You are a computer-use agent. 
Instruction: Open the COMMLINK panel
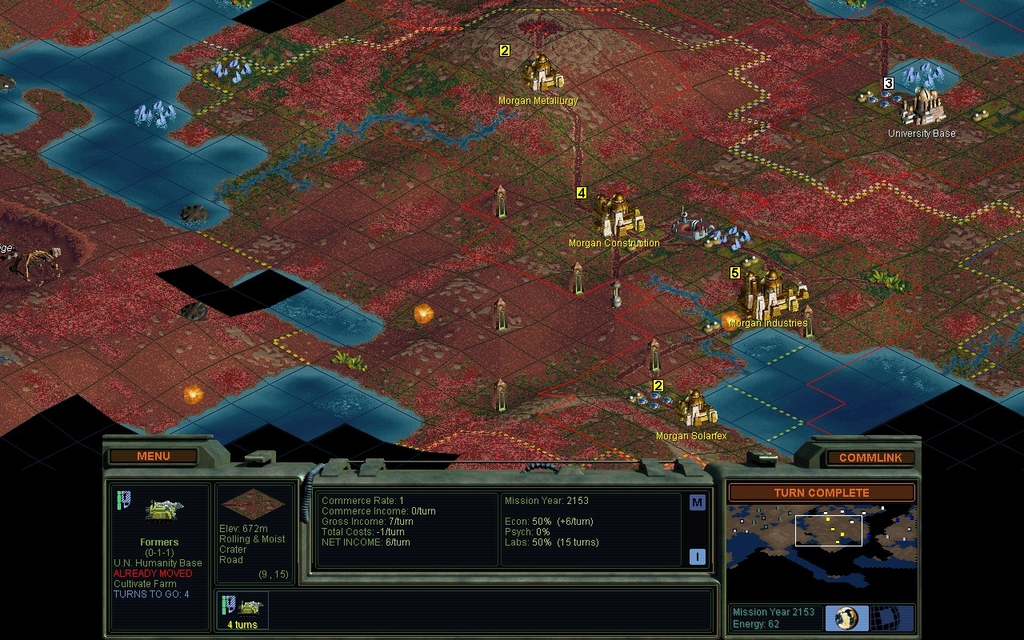(869, 457)
